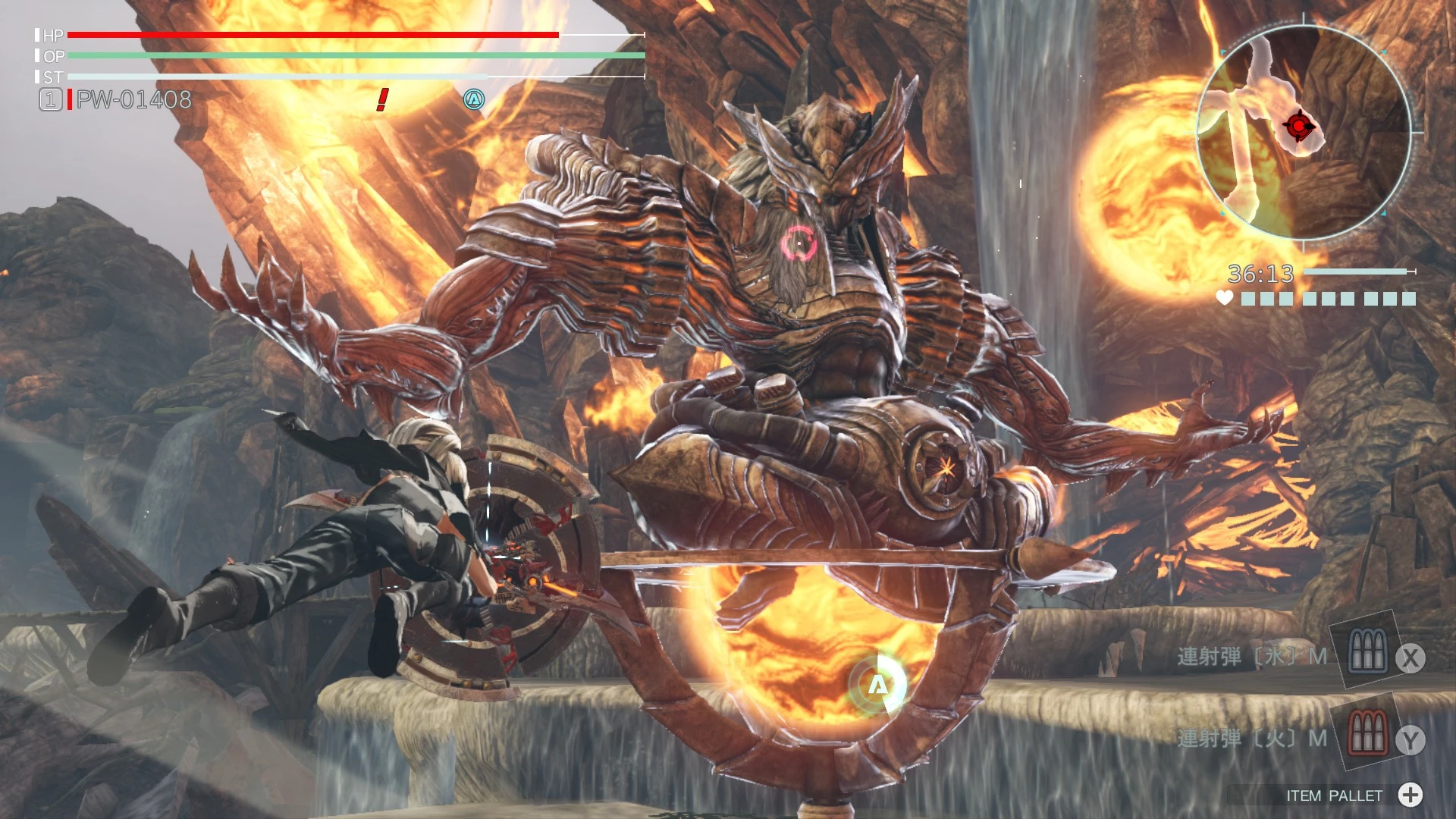Click the red enemy marker on the minimap
This screenshot has height=819, width=1456.
click(x=1298, y=126)
